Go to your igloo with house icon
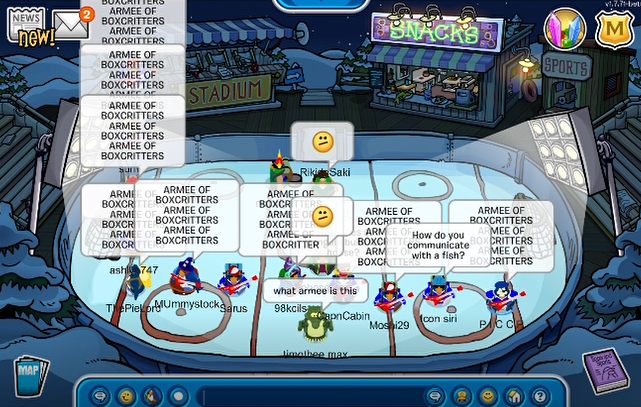Image resolution: width=641 pixels, height=407 pixels. click(513, 396)
